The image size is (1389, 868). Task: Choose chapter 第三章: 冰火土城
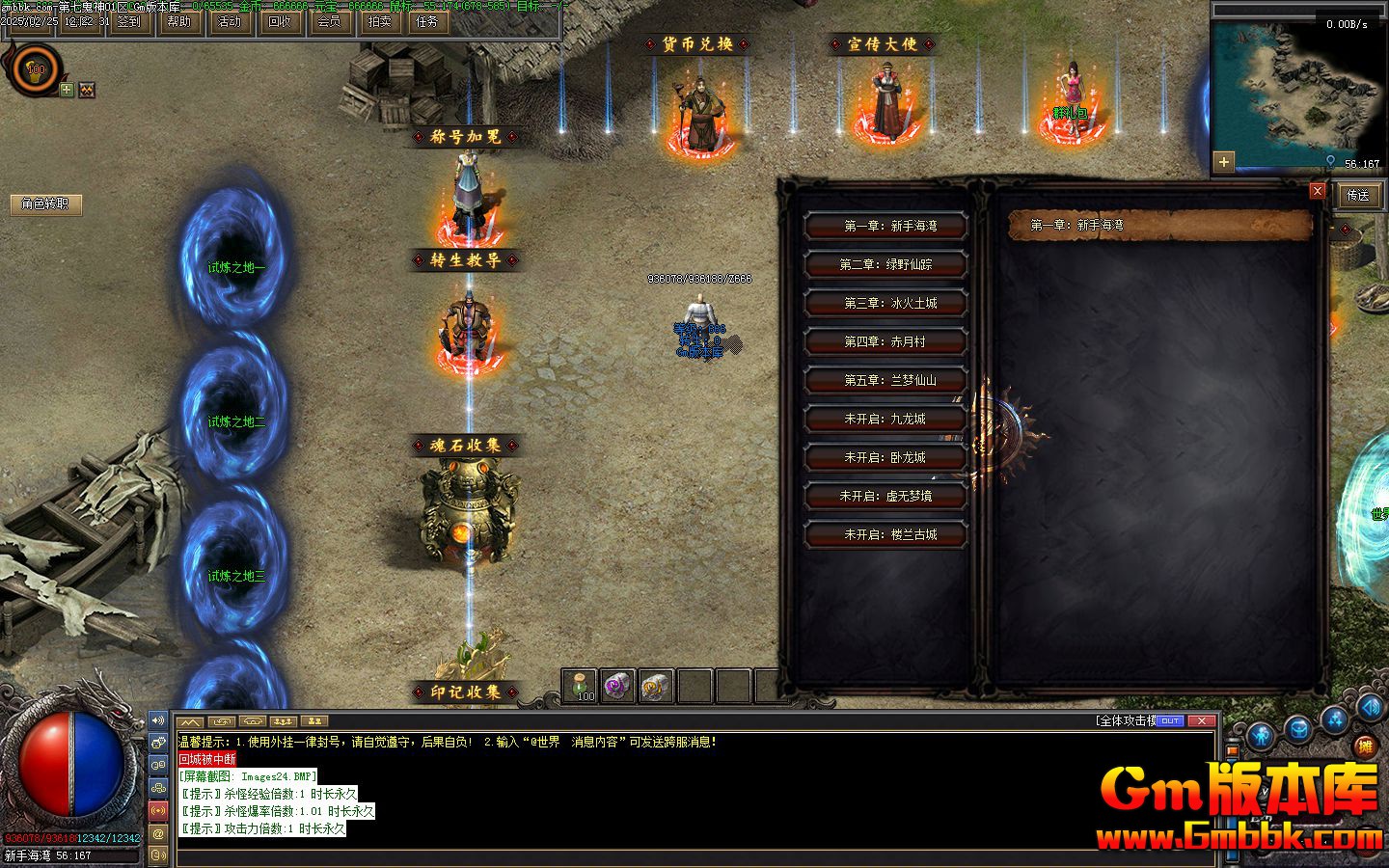click(x=885, y=303)
